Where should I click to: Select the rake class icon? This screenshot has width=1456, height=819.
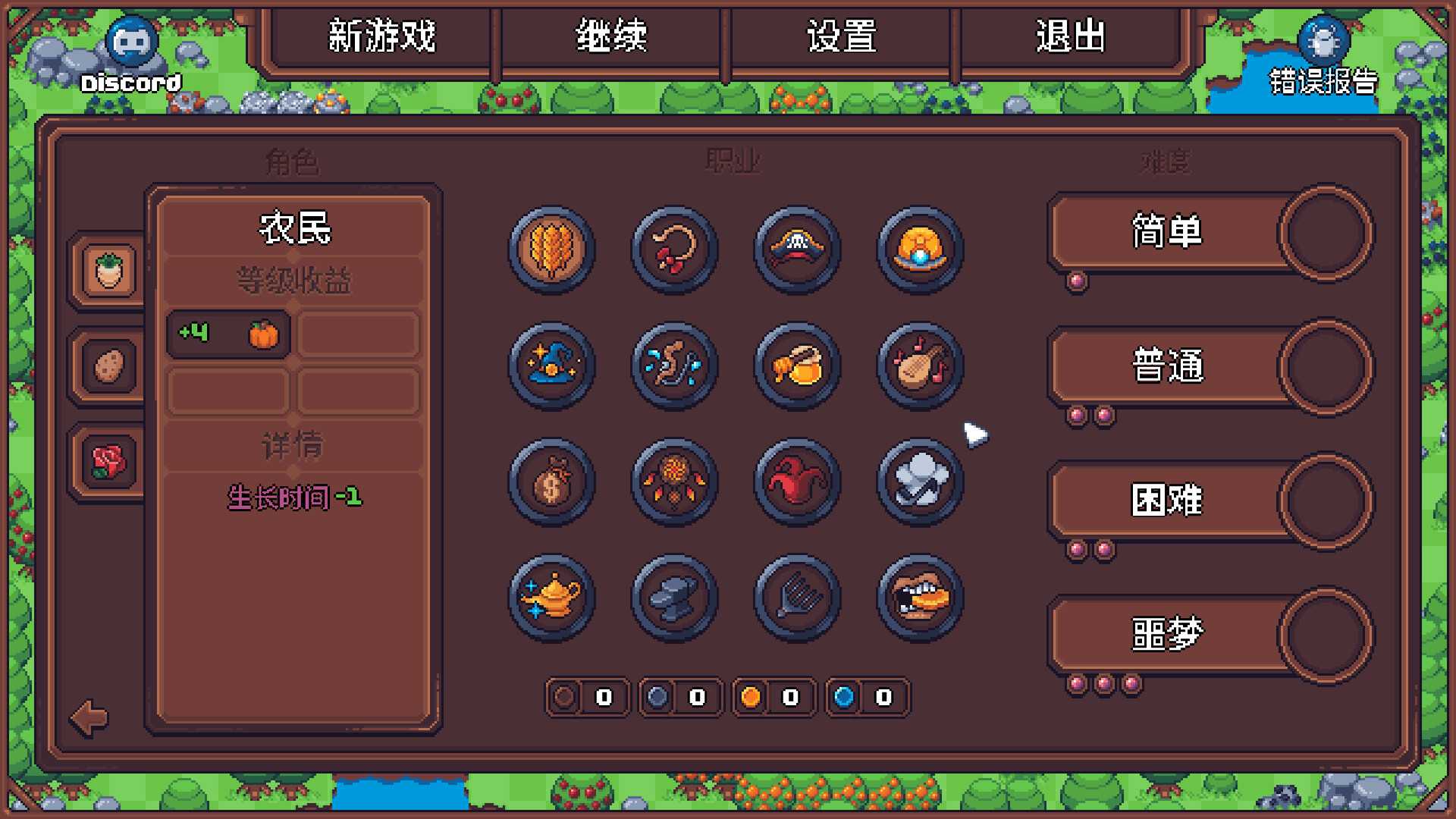796,599
